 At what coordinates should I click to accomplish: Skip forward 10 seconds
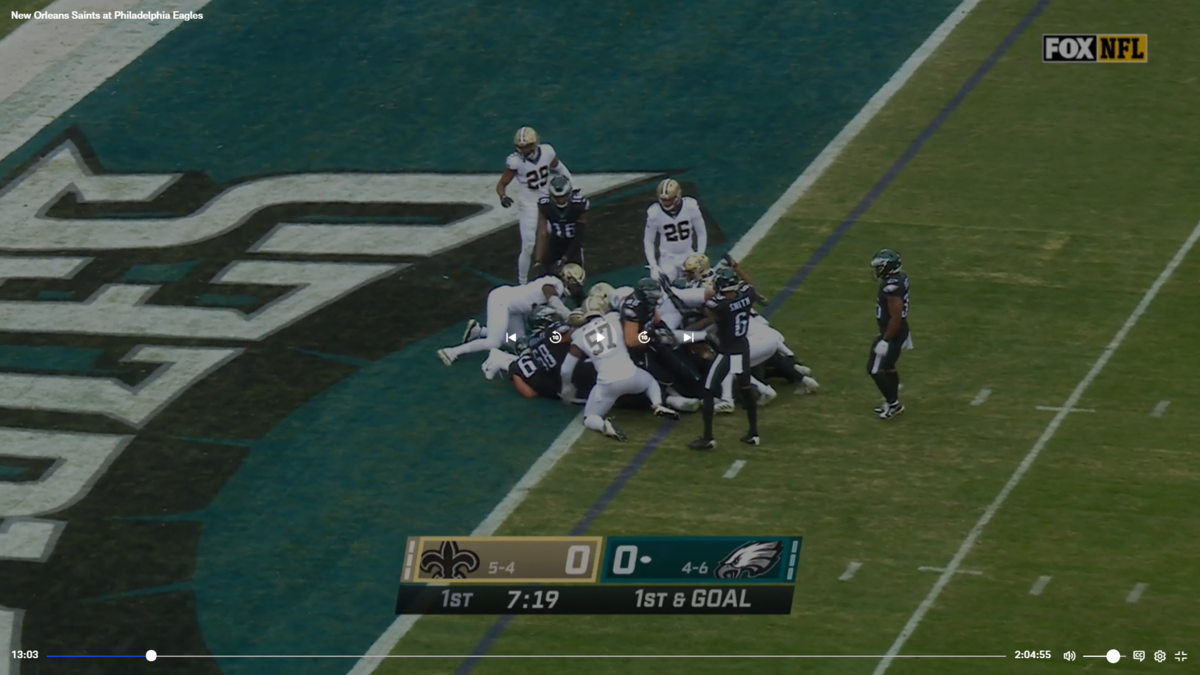(644, 338)
